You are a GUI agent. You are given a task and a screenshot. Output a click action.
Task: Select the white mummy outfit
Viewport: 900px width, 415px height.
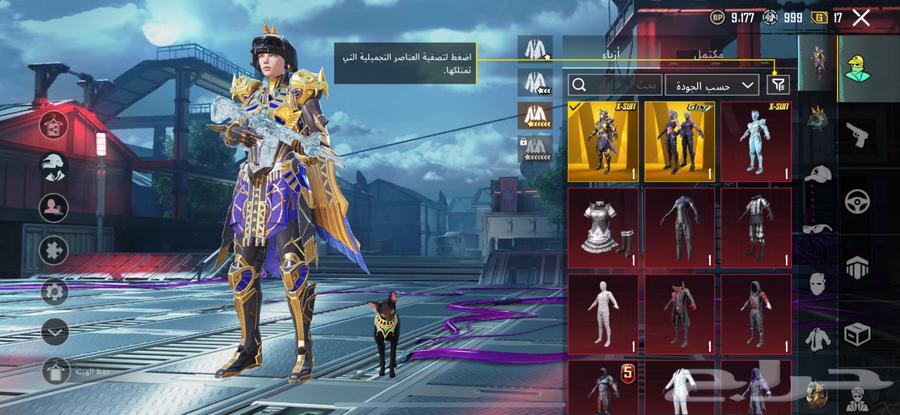coord(603,314)
